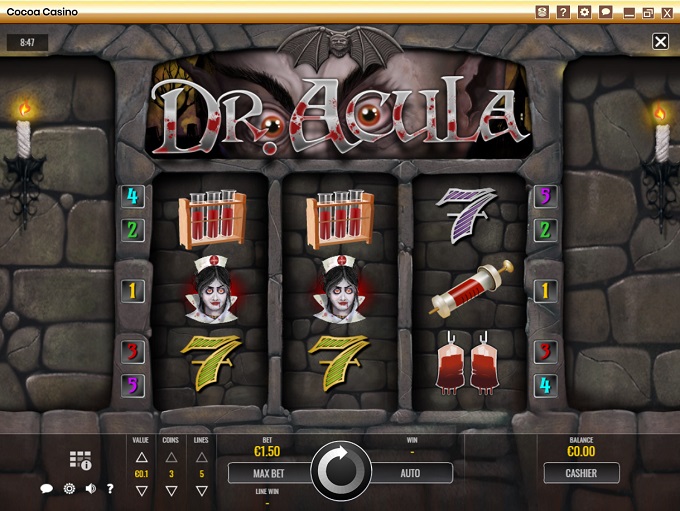This screenshot has width=680, height=511.
Task: Increase the coin VALUE with up arrow
Action: click(x=142, y=455)
